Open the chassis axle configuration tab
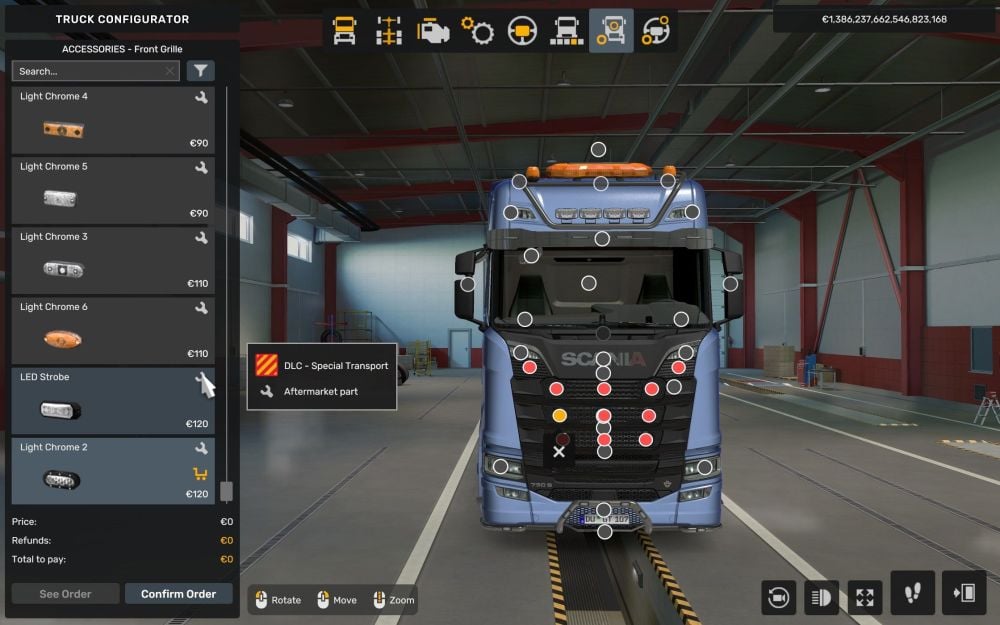The image size is (1000, 625). [x=389, y=31]
